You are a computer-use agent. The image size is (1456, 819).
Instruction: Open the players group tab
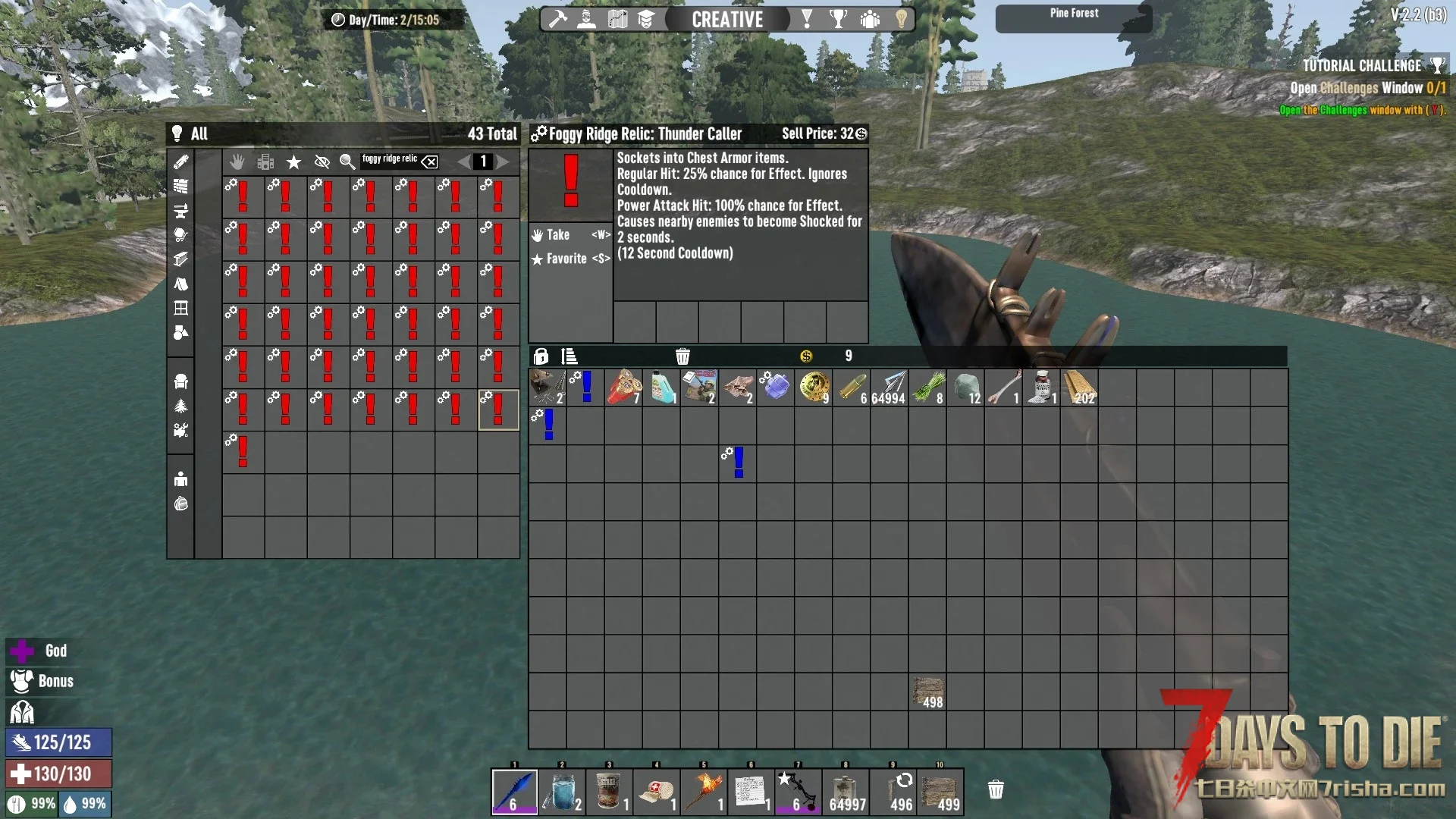click(870, 19)
